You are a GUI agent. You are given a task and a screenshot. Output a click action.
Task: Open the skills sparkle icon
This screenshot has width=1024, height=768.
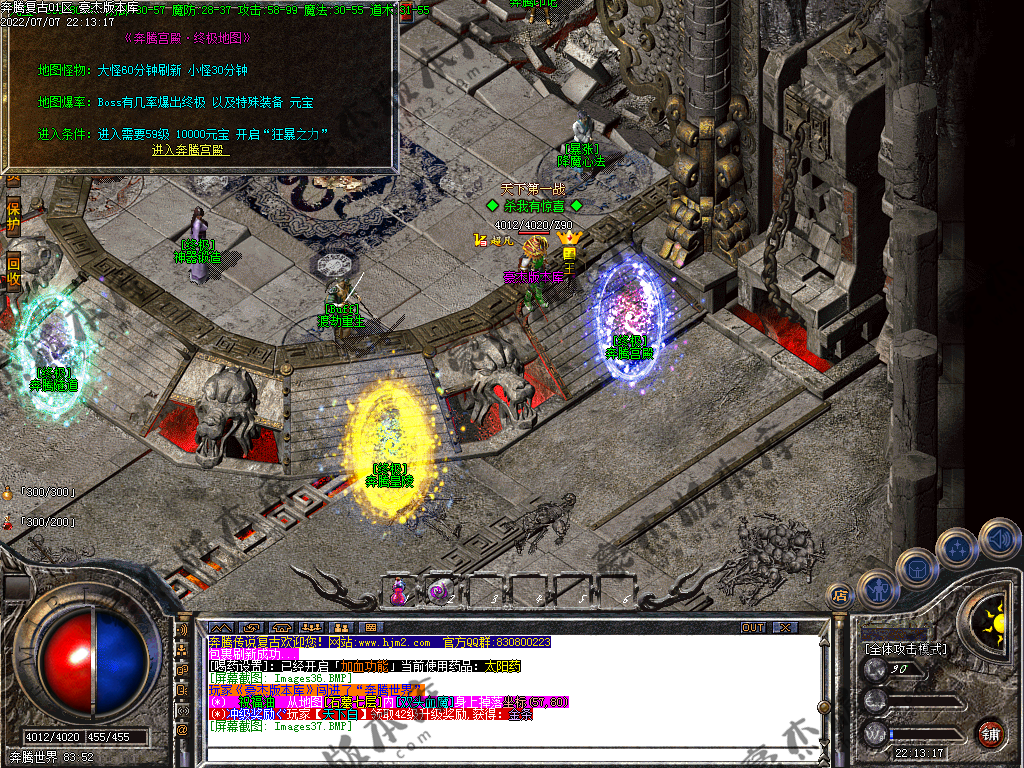coord(957,549)
